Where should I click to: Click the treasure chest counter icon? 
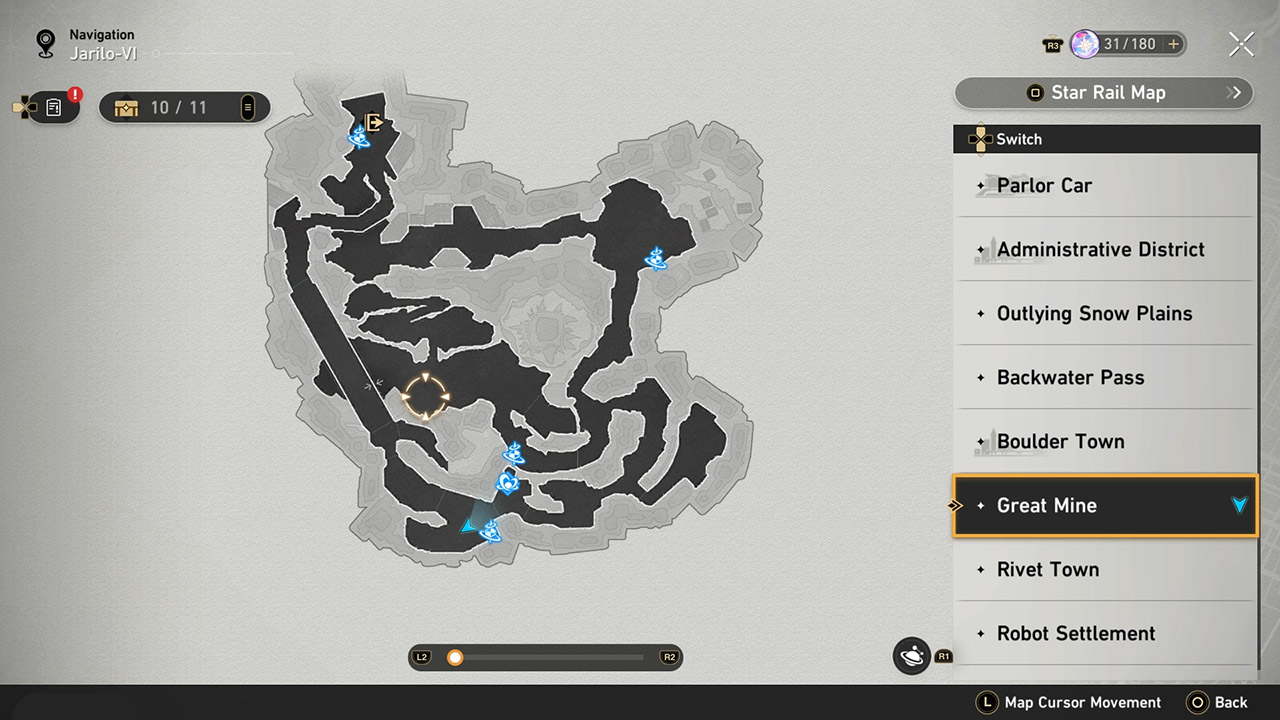pos(126,108)
